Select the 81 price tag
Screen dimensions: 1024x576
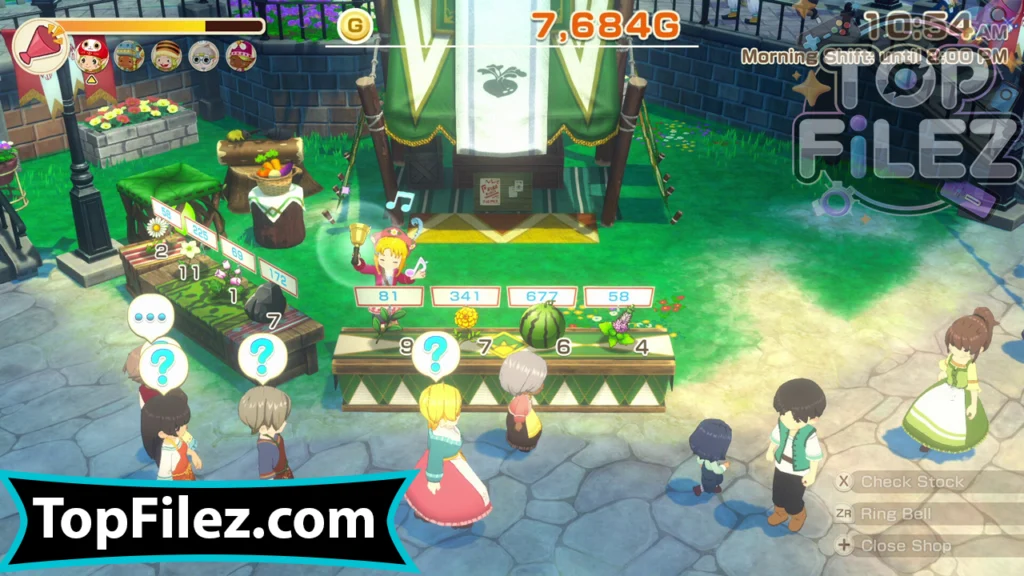(x=389, y=297)
